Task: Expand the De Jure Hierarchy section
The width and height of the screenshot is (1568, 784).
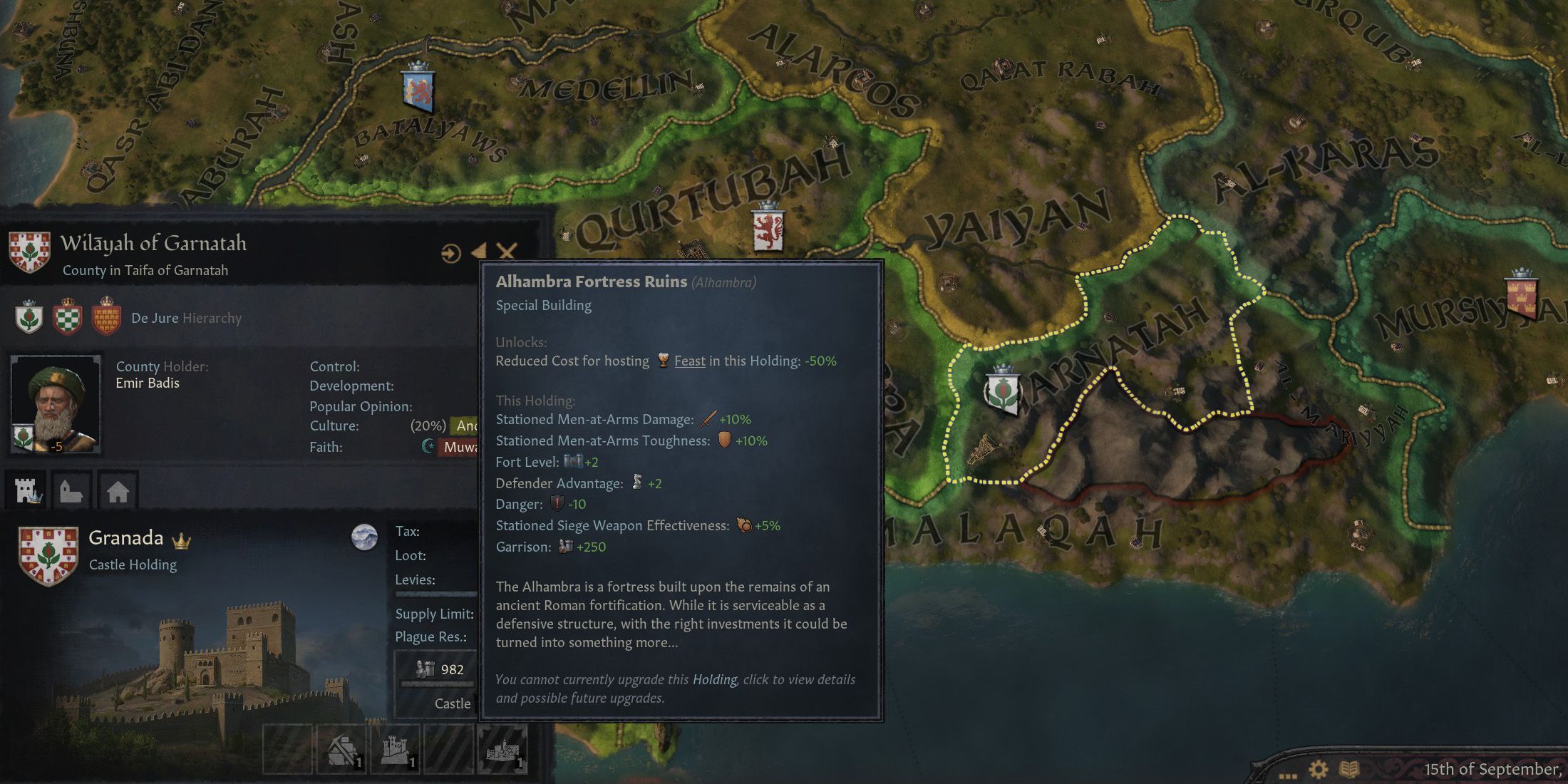Action: coord(187,319)
